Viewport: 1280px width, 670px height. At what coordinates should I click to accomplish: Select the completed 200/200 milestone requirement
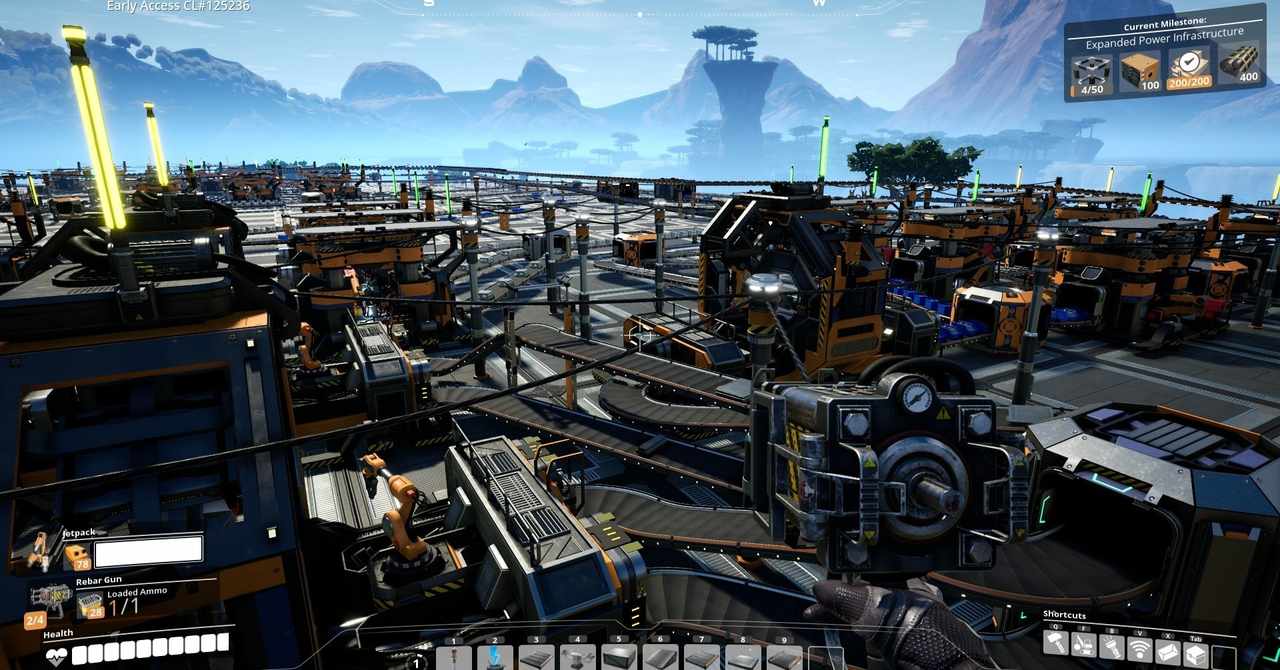pyautogui.click(x=1189, y=72)
